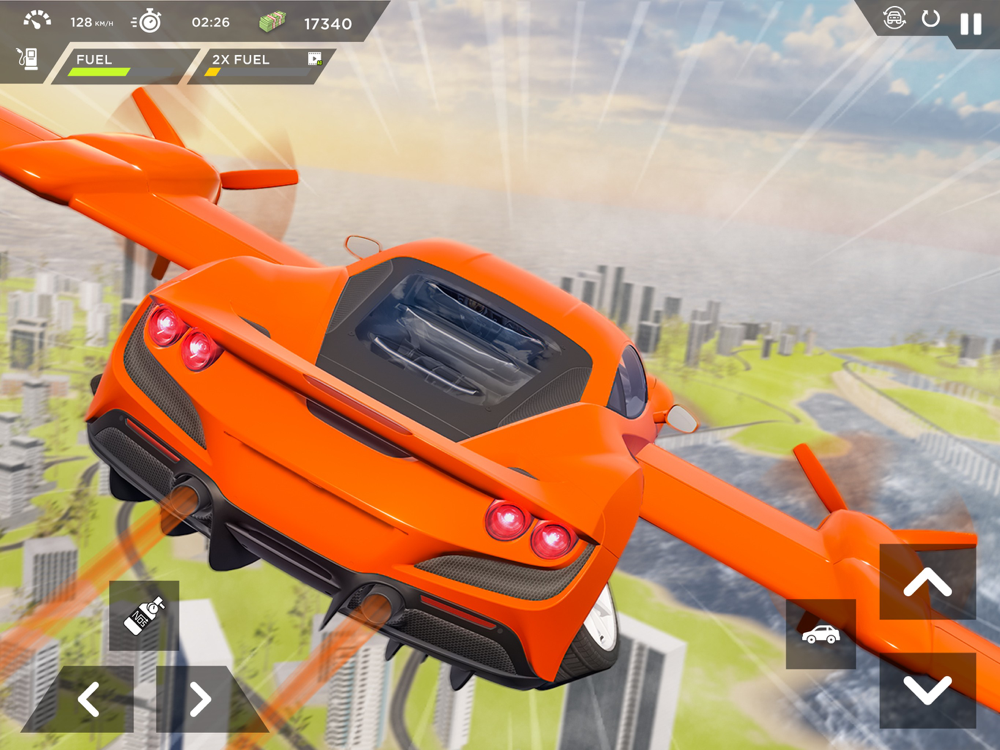The image size is (1000, 750).
Task: Pause the game
Action: coord(970,24)
